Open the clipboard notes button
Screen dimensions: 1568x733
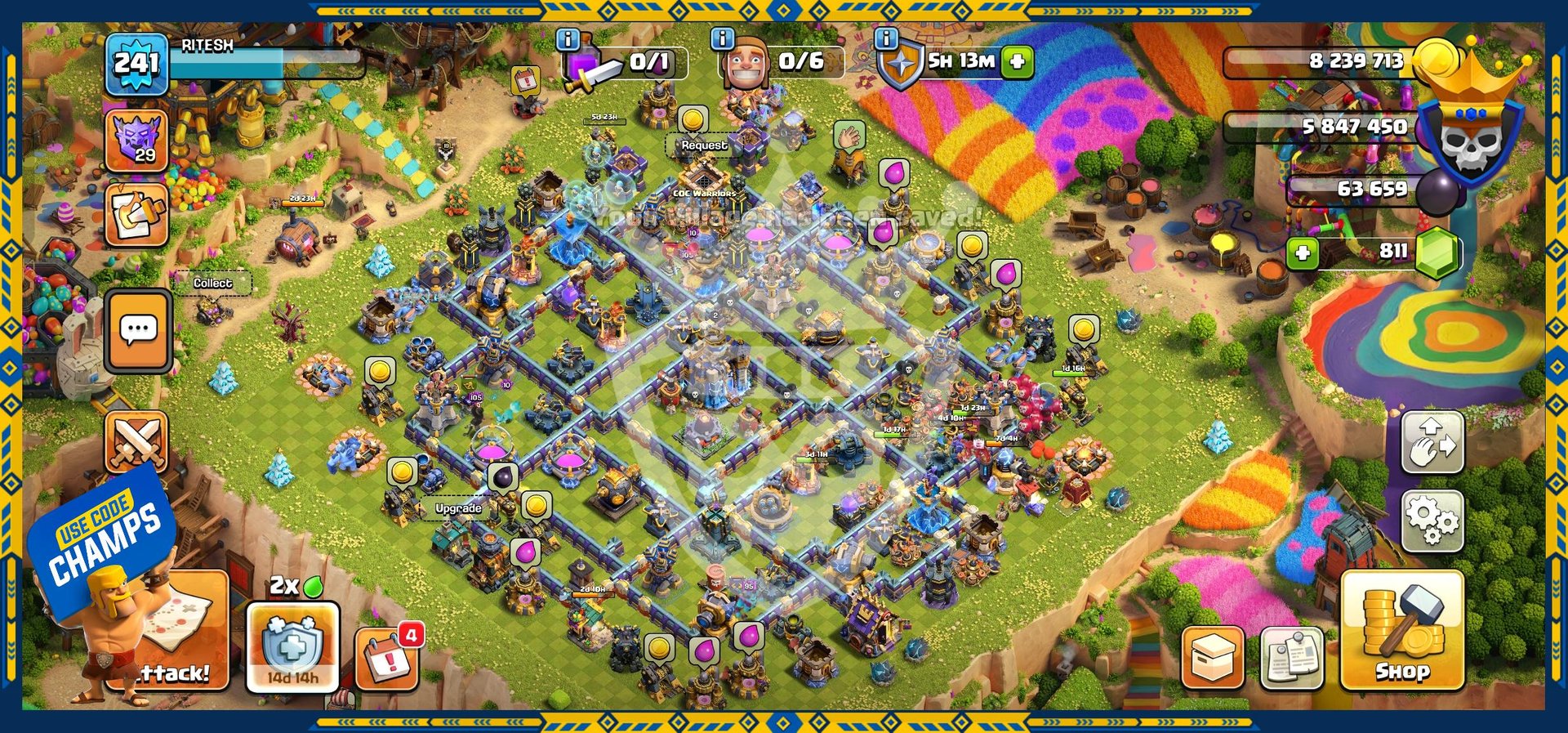(1291, 658)
